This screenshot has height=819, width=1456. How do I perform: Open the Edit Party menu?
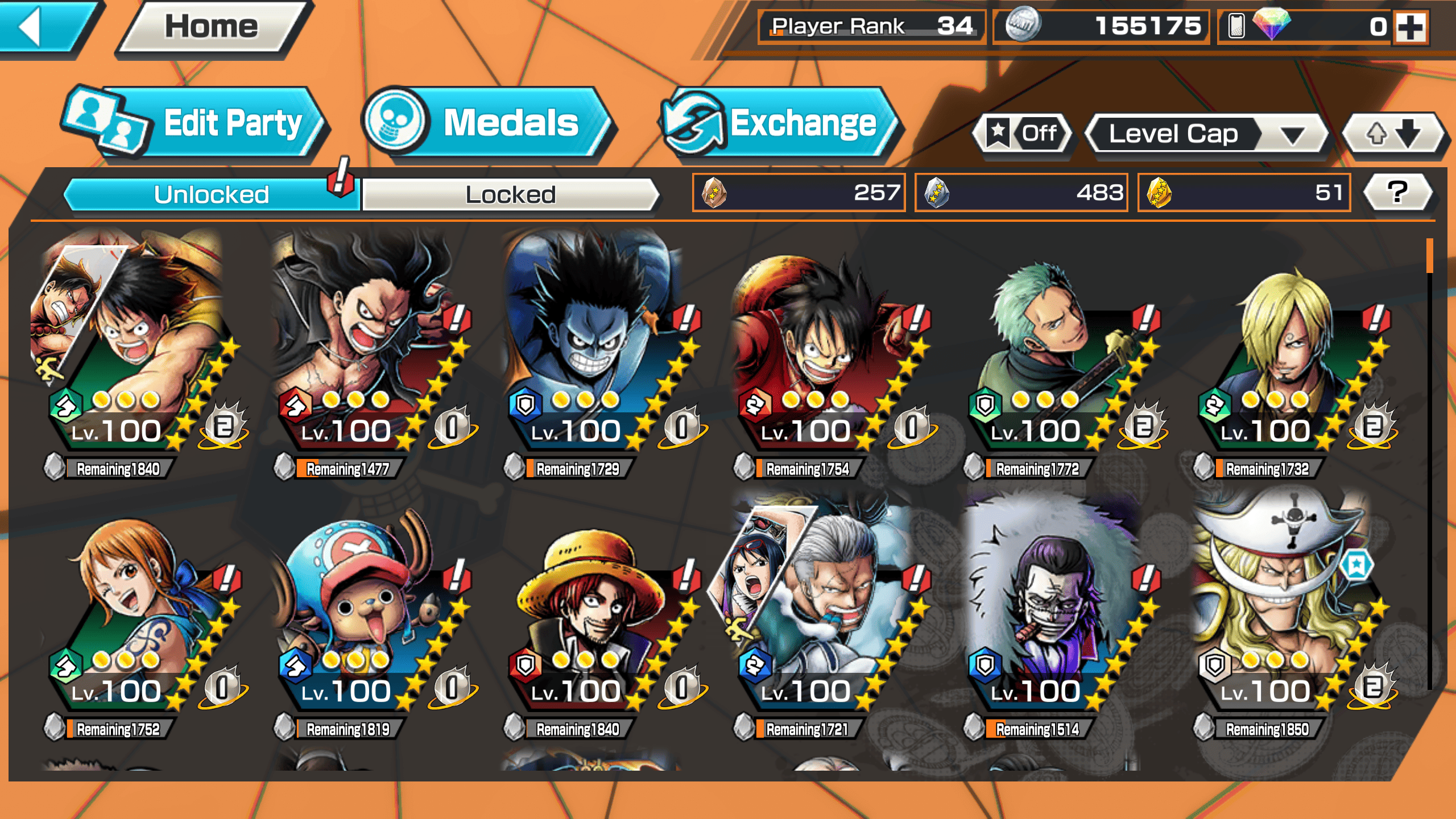point(193,122)
